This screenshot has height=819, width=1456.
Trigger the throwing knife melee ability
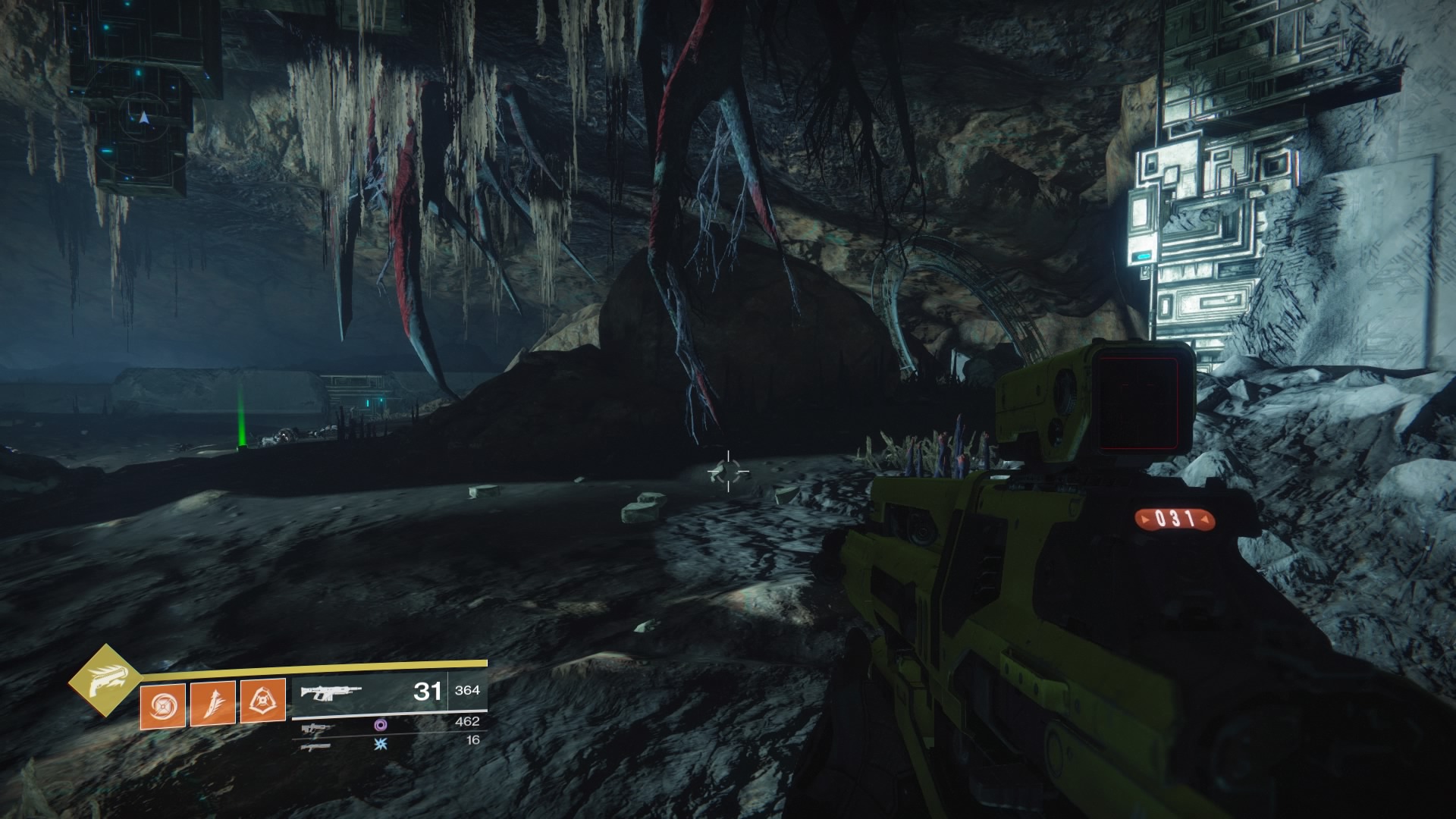click(212, 703)
